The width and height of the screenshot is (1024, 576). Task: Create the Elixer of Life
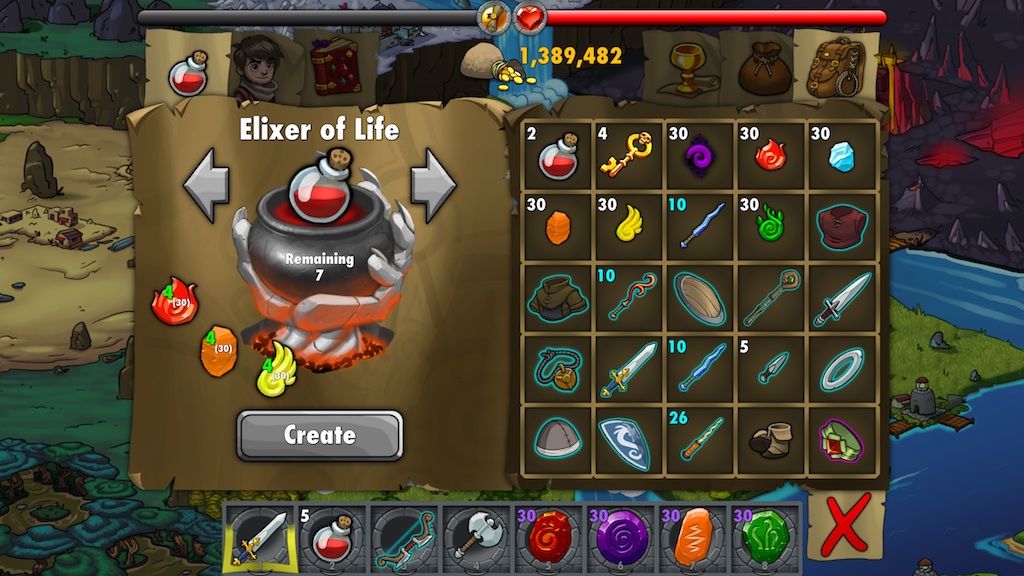point(319,435)
